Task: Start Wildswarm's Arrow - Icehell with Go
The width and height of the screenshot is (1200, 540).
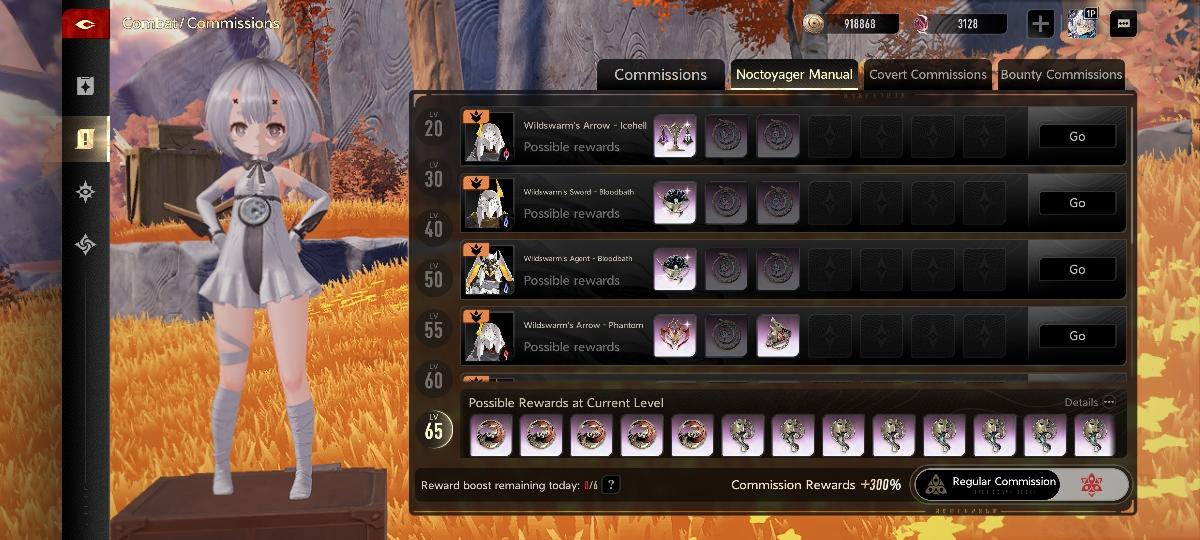Action: pyautogui.click(x=1076, y=137)
